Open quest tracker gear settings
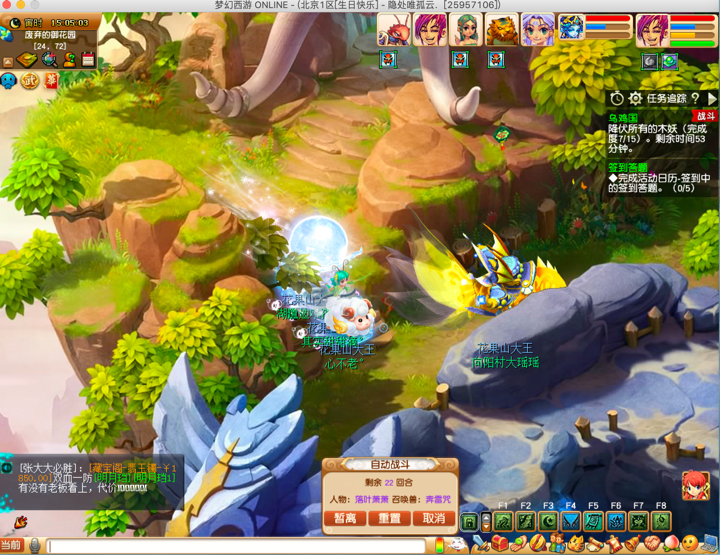The height and width of the screenshot is (555, 720). pos(635,99)
